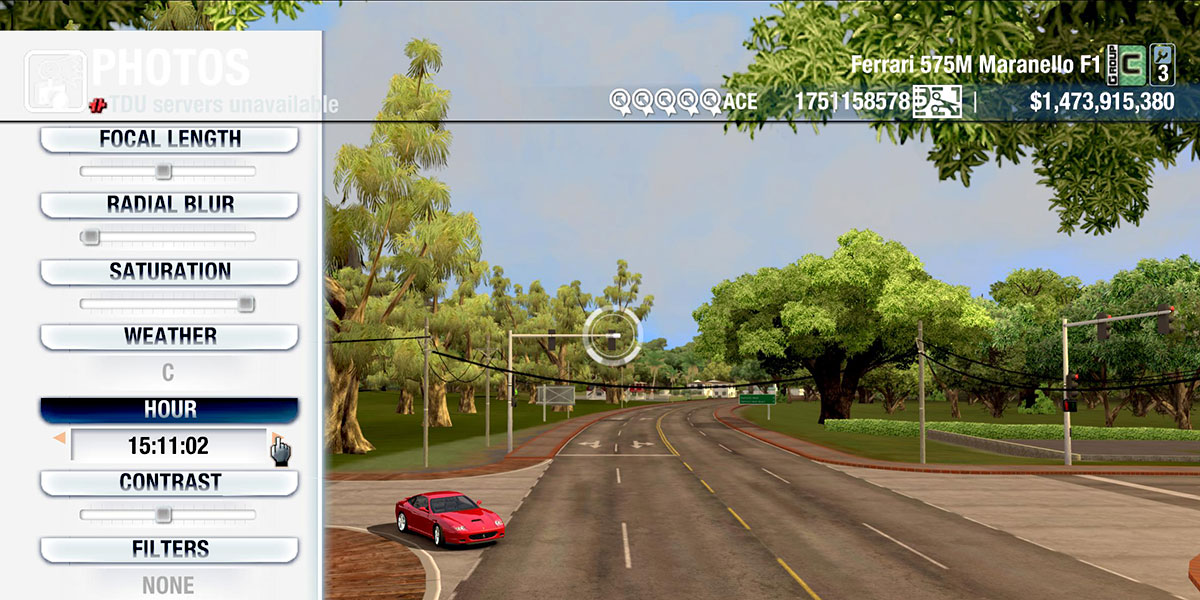Click the saturation slider handle
This screenshot has height=600, width=1200.
[x=245, y=304]
